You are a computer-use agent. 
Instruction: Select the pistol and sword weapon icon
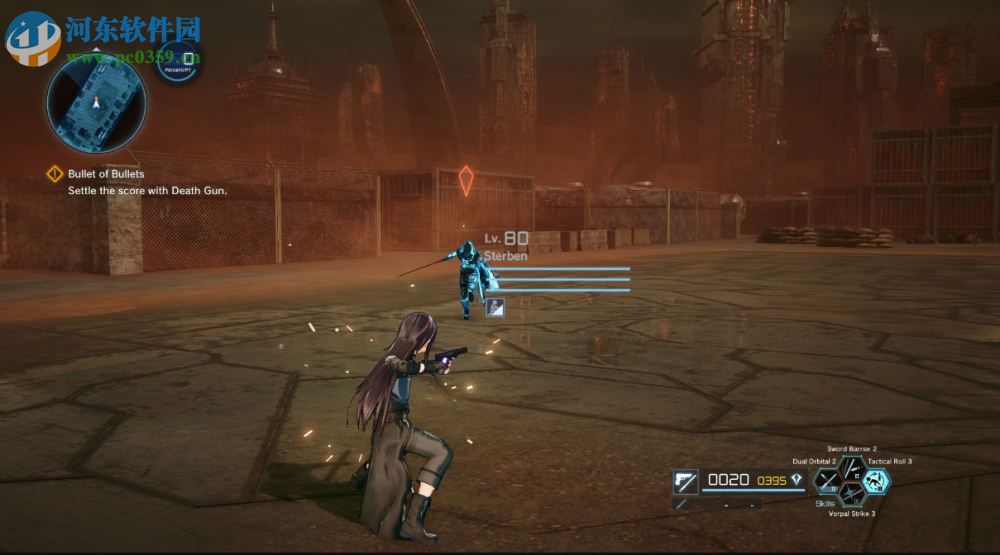686,482
